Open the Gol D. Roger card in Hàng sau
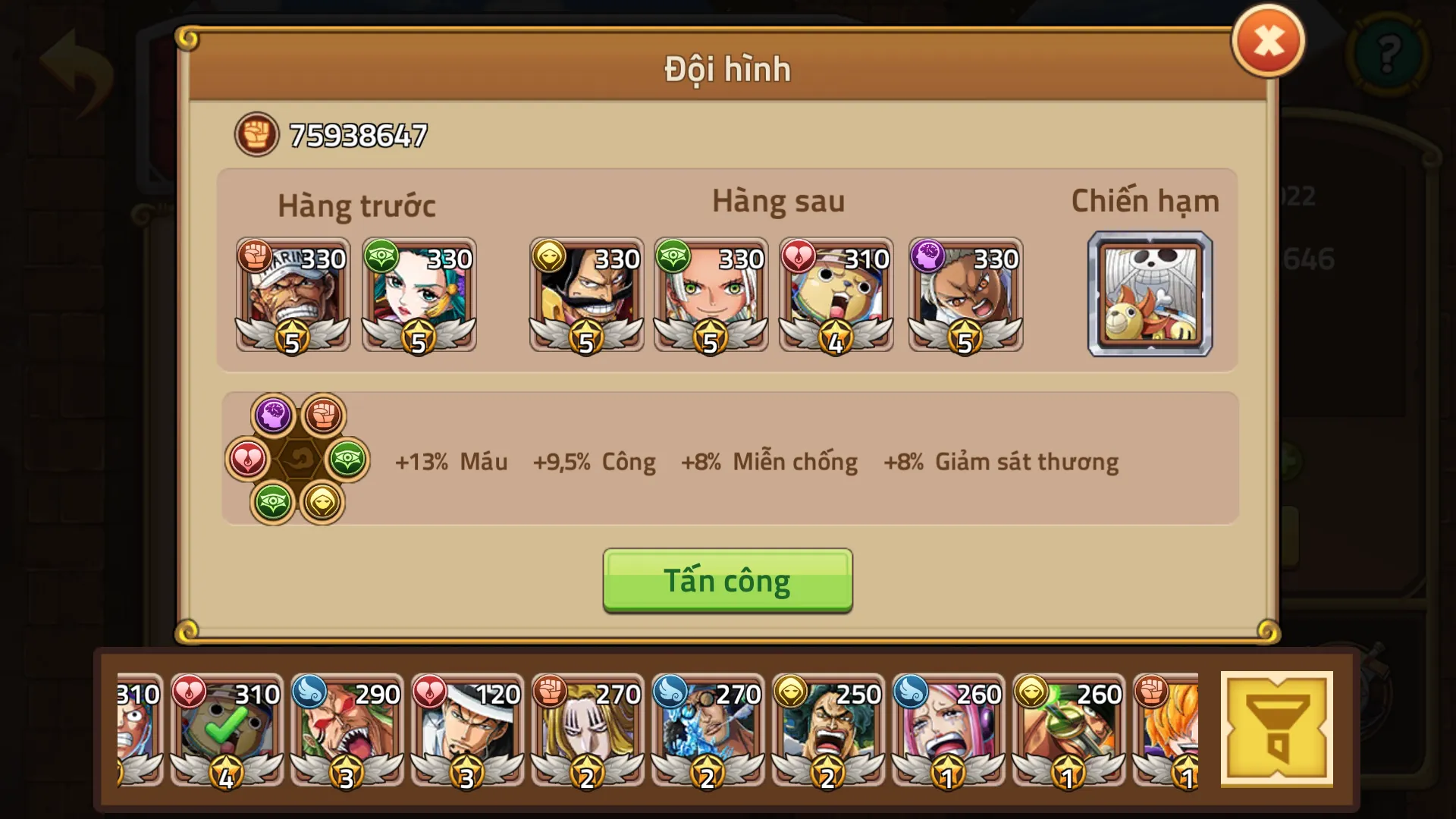 click(x=586, y=296)
